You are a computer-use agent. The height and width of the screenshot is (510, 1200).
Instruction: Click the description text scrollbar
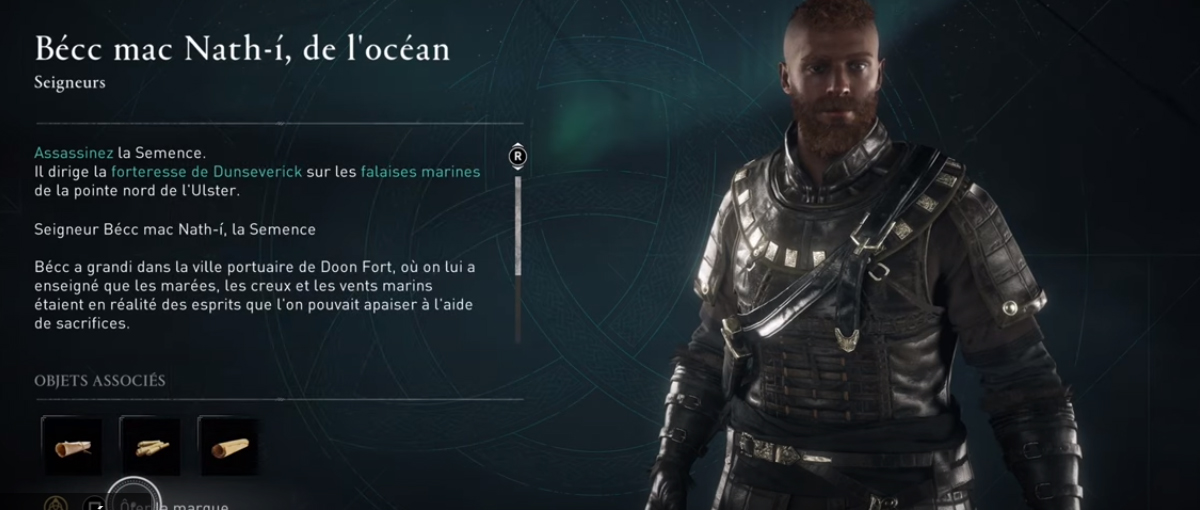pyautogui.click(x=518, y=226)
